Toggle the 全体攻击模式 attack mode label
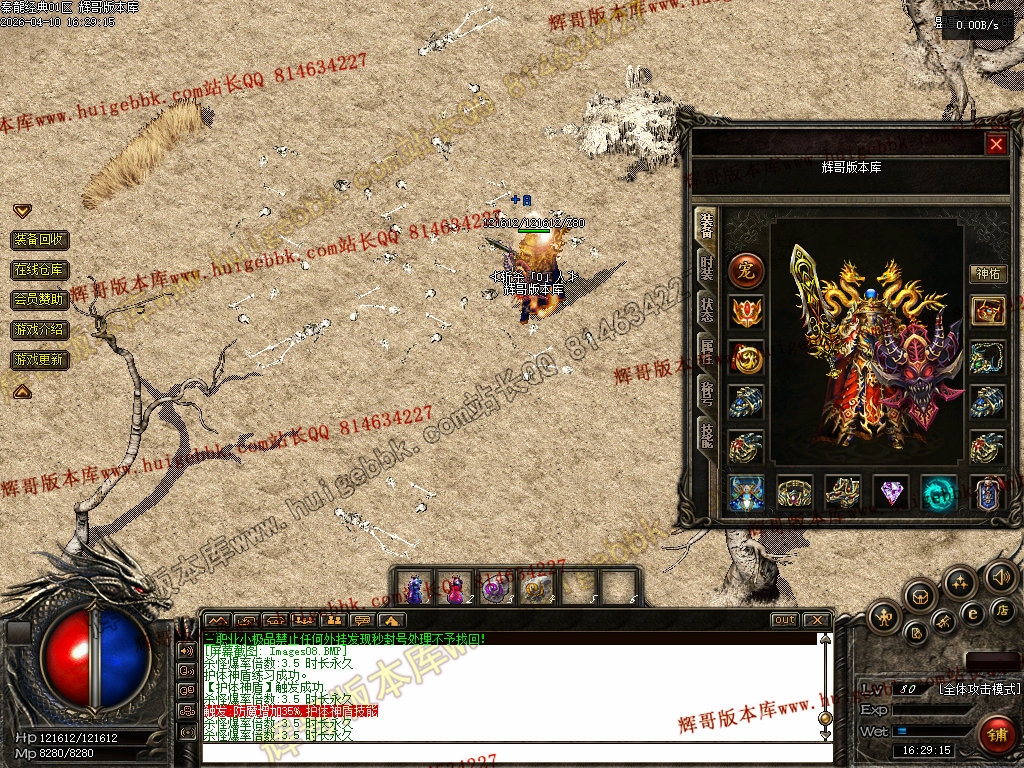Image resolution: width=1024 pixels, height=768 pixels. click(979, 689)
